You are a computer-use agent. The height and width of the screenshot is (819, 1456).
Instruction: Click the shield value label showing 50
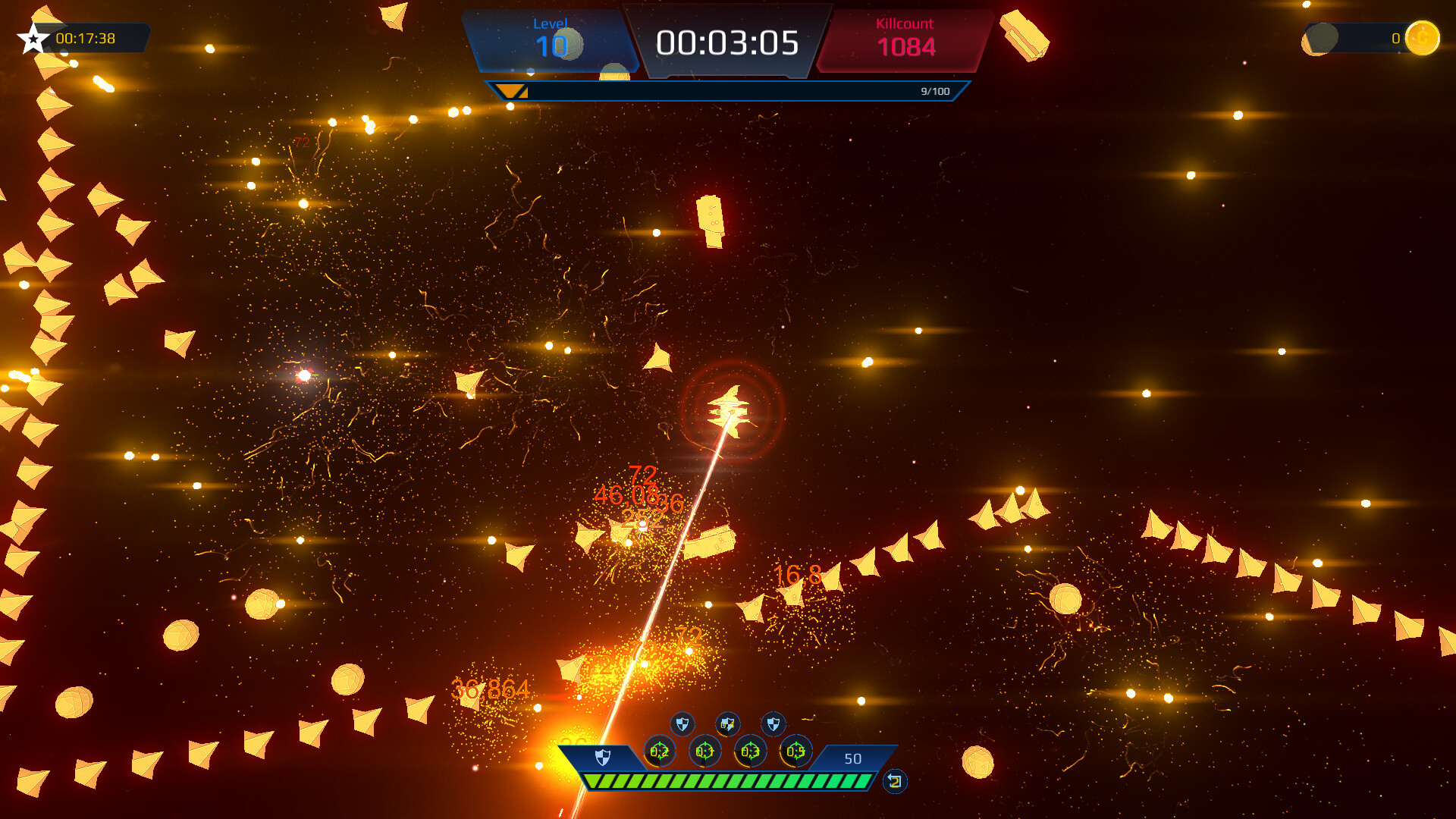click(852, 758)
